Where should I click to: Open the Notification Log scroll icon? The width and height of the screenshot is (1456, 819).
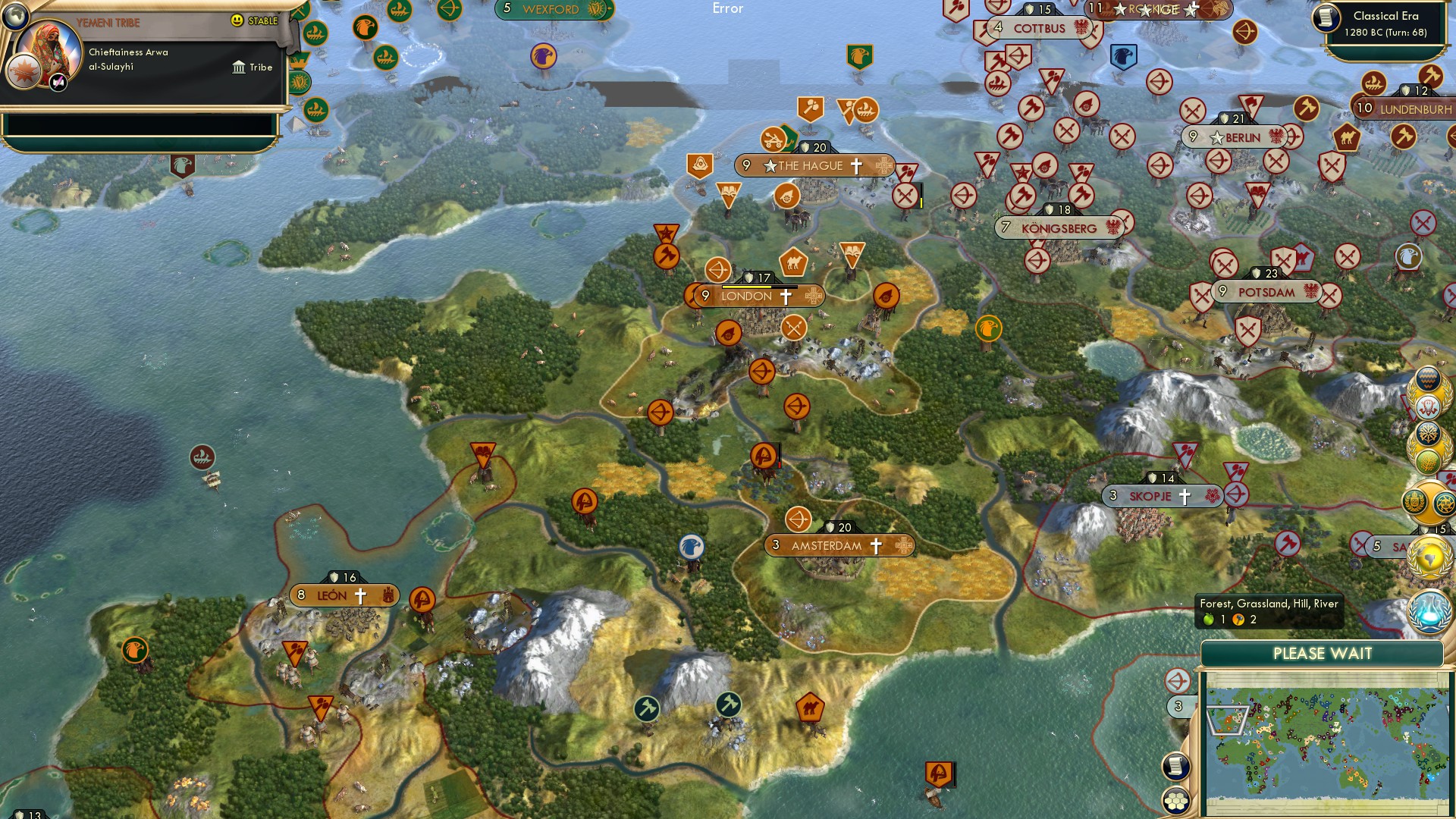click(1175, 766)
